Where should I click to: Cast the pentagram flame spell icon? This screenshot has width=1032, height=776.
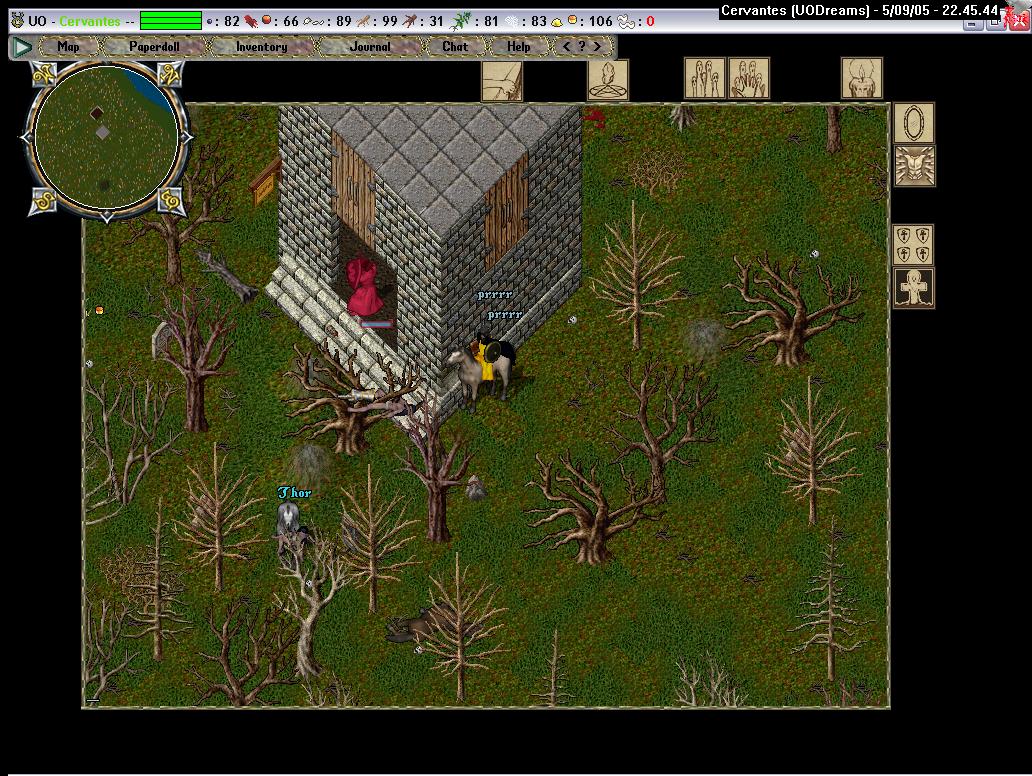(607, 80)
